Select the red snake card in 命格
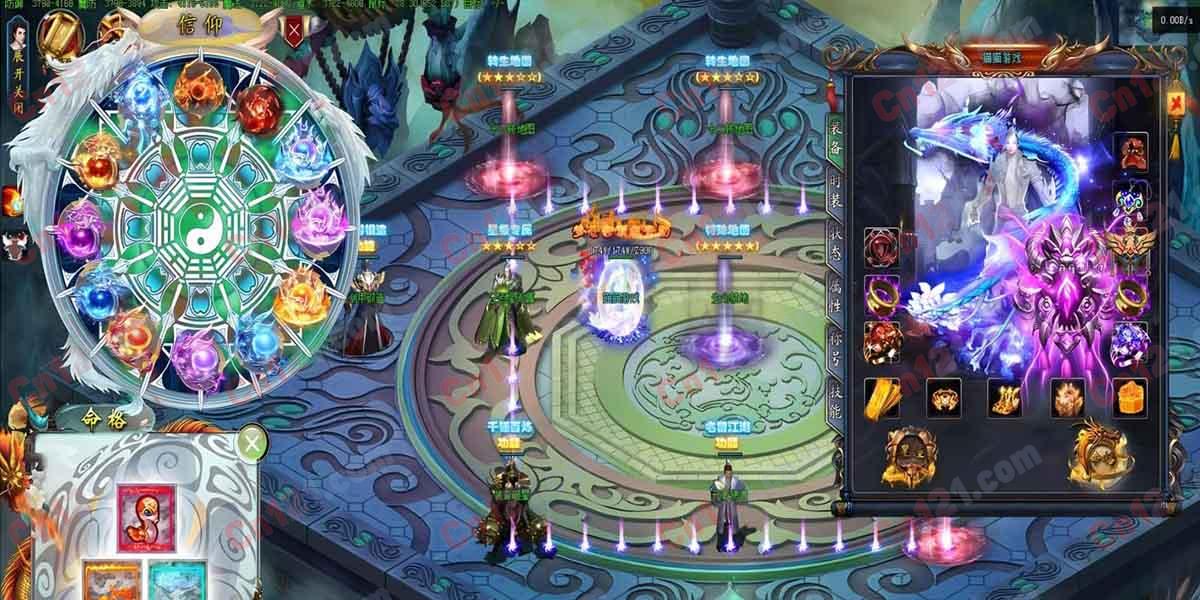This screenshot has height=600, width=1200. (x=146, y=518)
